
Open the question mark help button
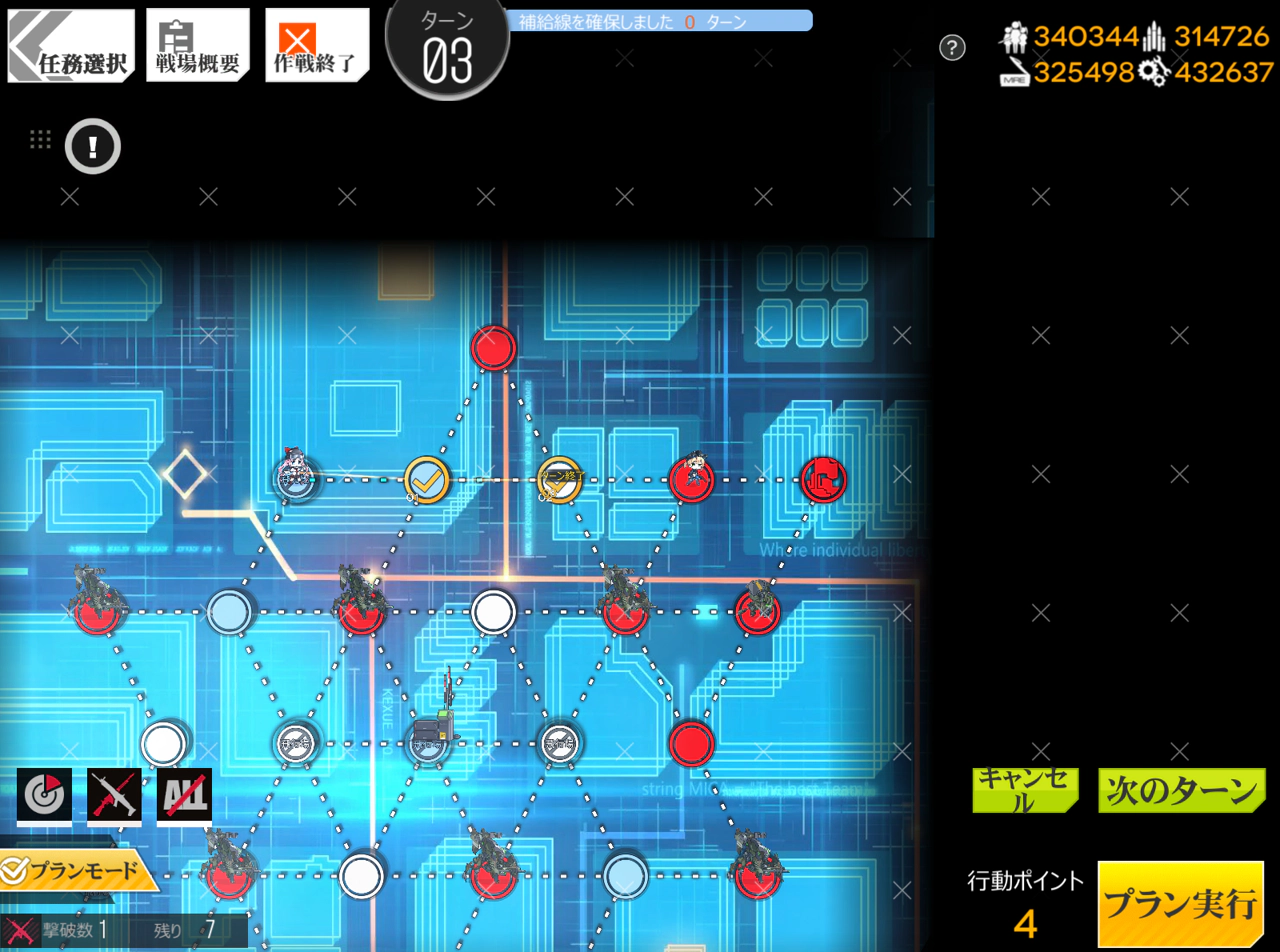click(x=952, y=47)
